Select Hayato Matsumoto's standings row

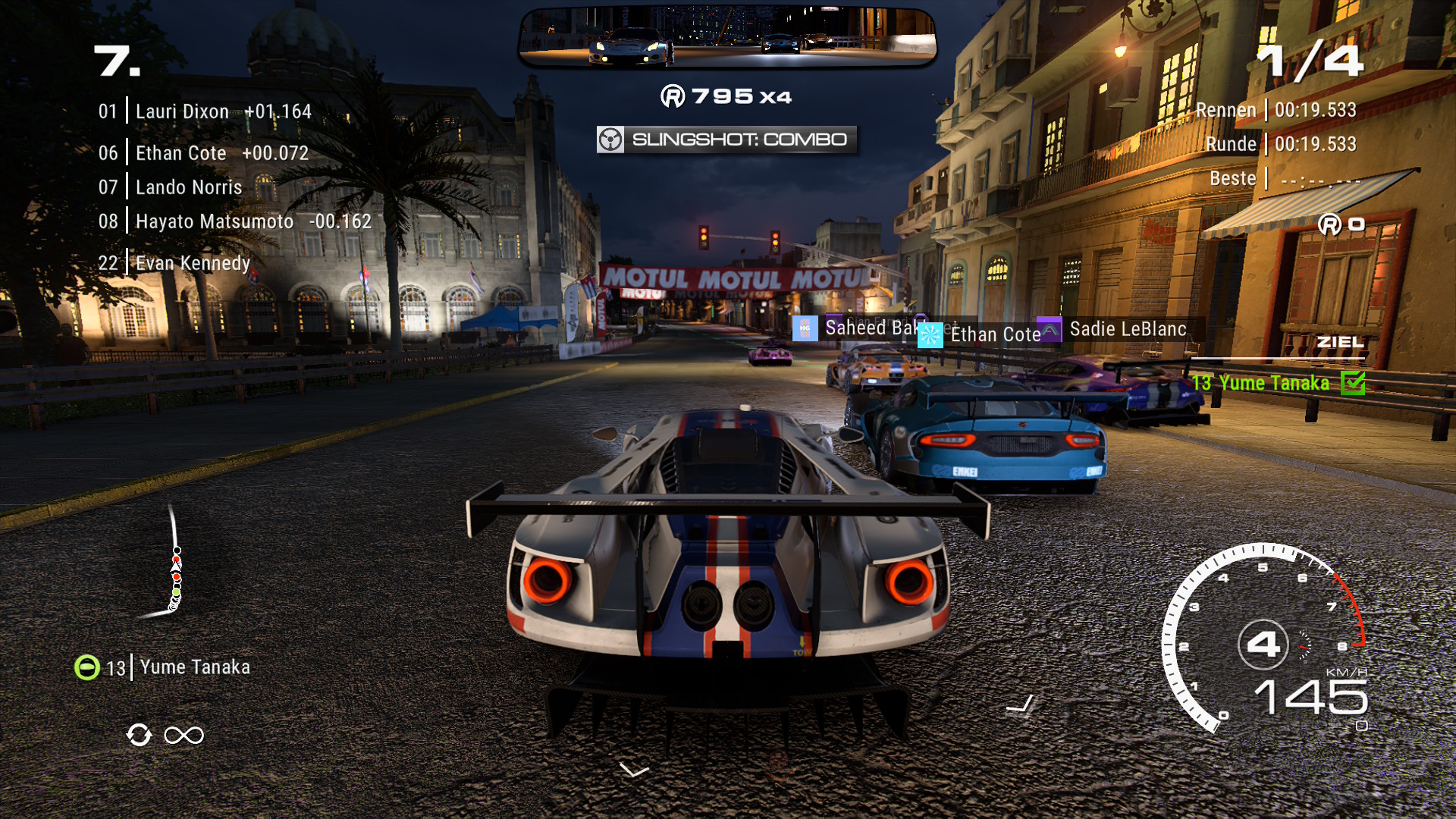234,221
